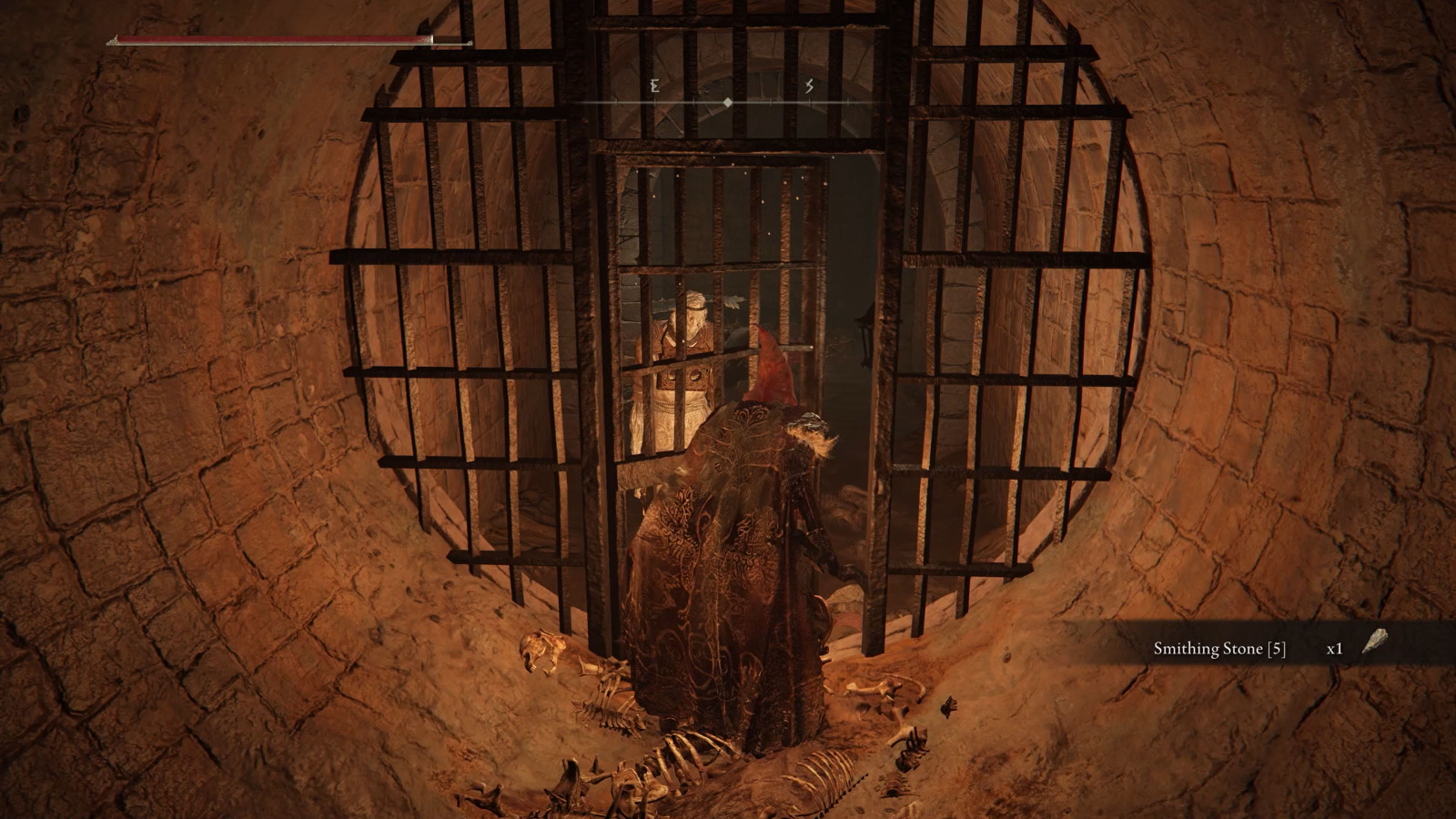Click the 'x1' quantity label
This screenshot has width=1456, height=819.
[1334, 649]
